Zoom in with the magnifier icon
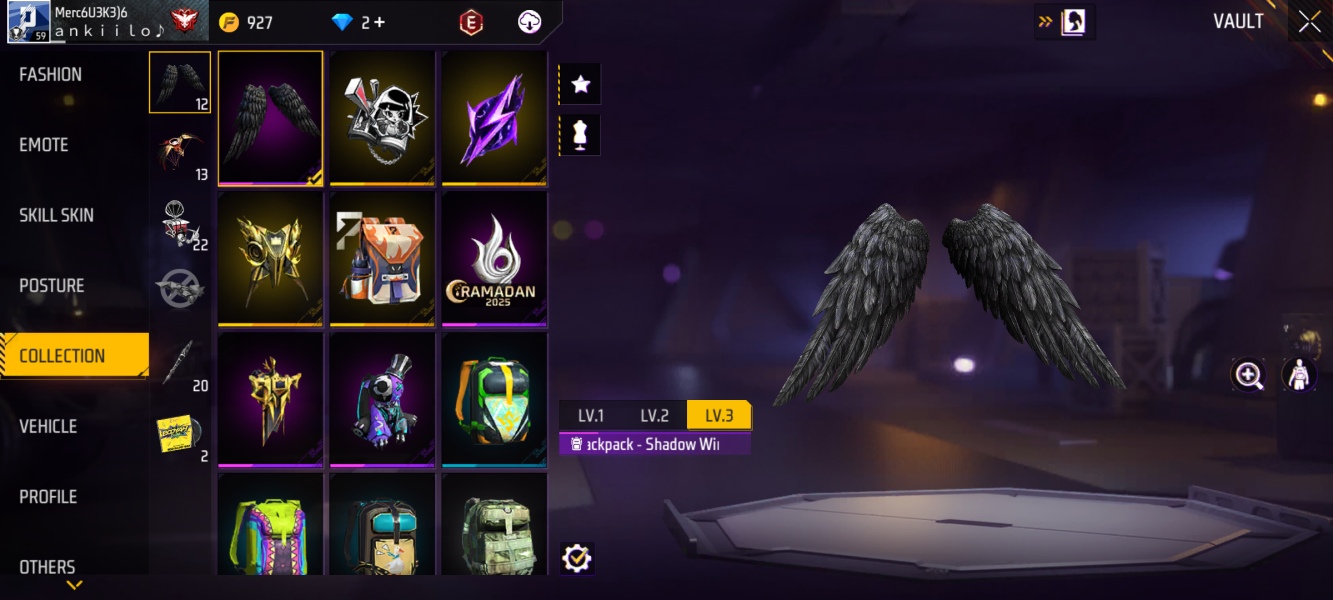This screenshot has width=1333, height=600. [x=1249, y=375]
